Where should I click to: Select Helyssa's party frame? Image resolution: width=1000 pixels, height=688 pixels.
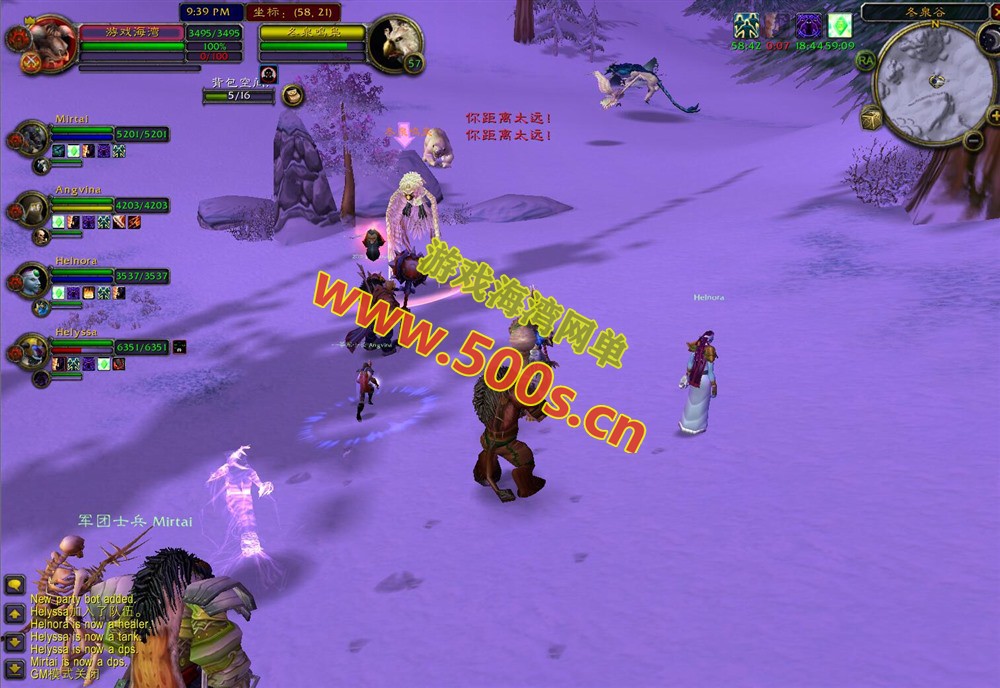[32, 350]
